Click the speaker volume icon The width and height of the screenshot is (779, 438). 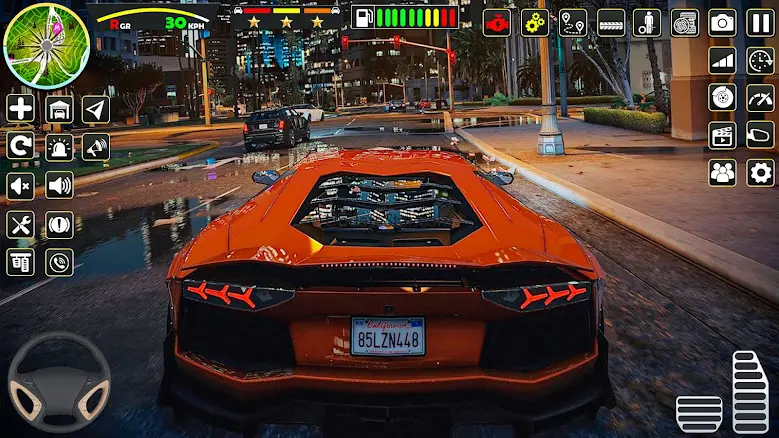59,185
